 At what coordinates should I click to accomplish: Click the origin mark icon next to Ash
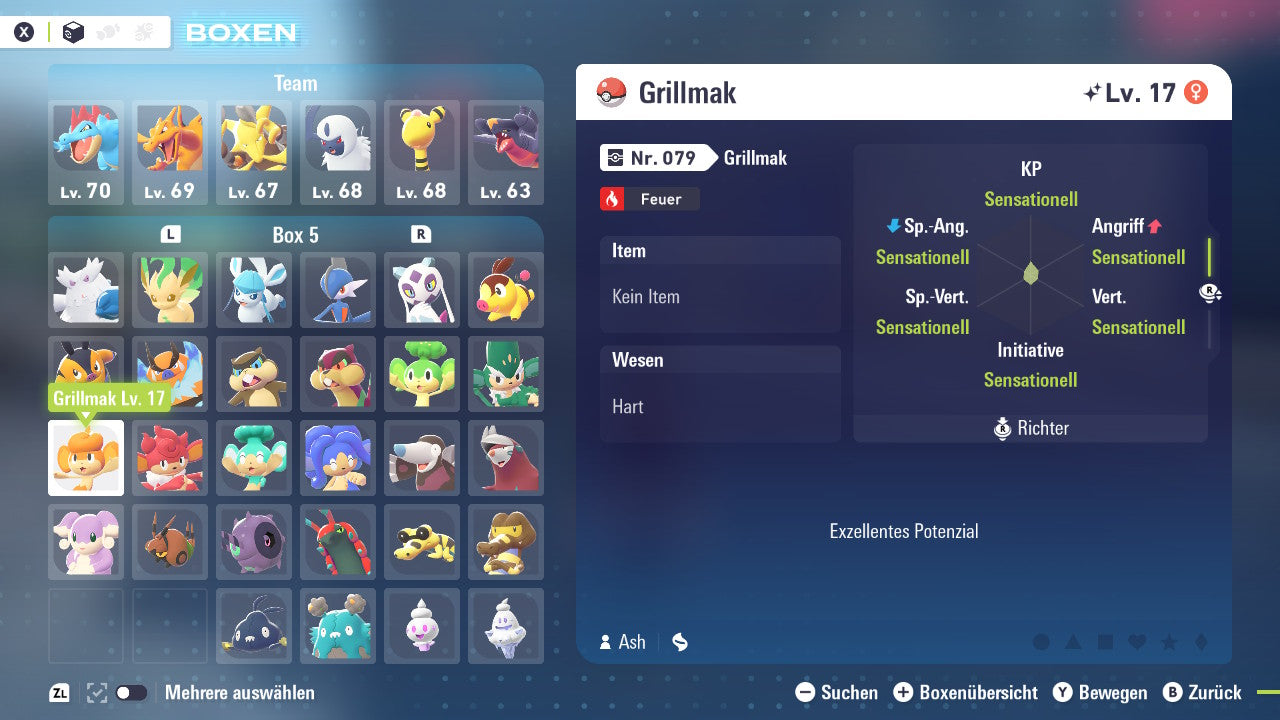click(x=679, y=643)
